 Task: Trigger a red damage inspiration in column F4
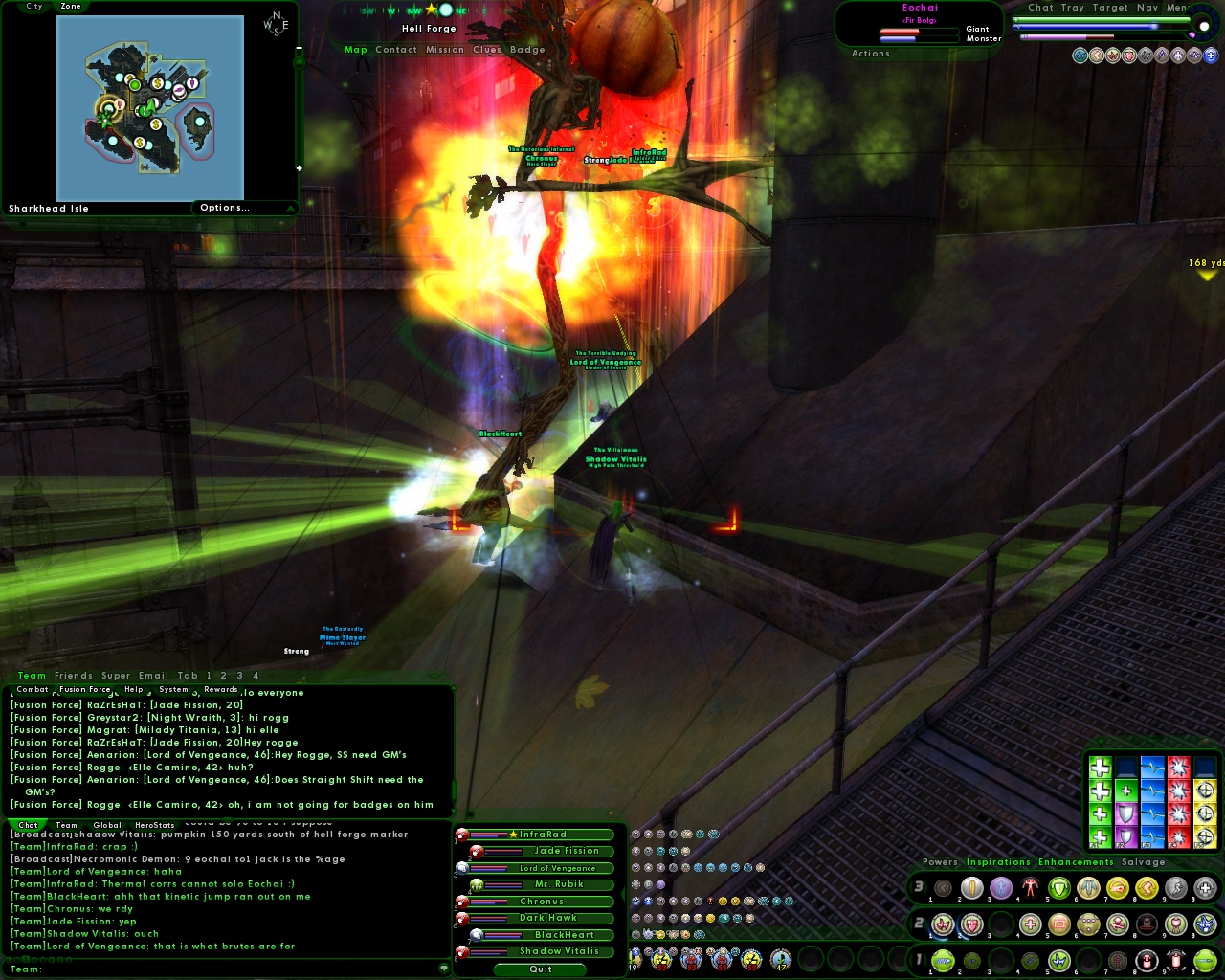[1178, 813]
